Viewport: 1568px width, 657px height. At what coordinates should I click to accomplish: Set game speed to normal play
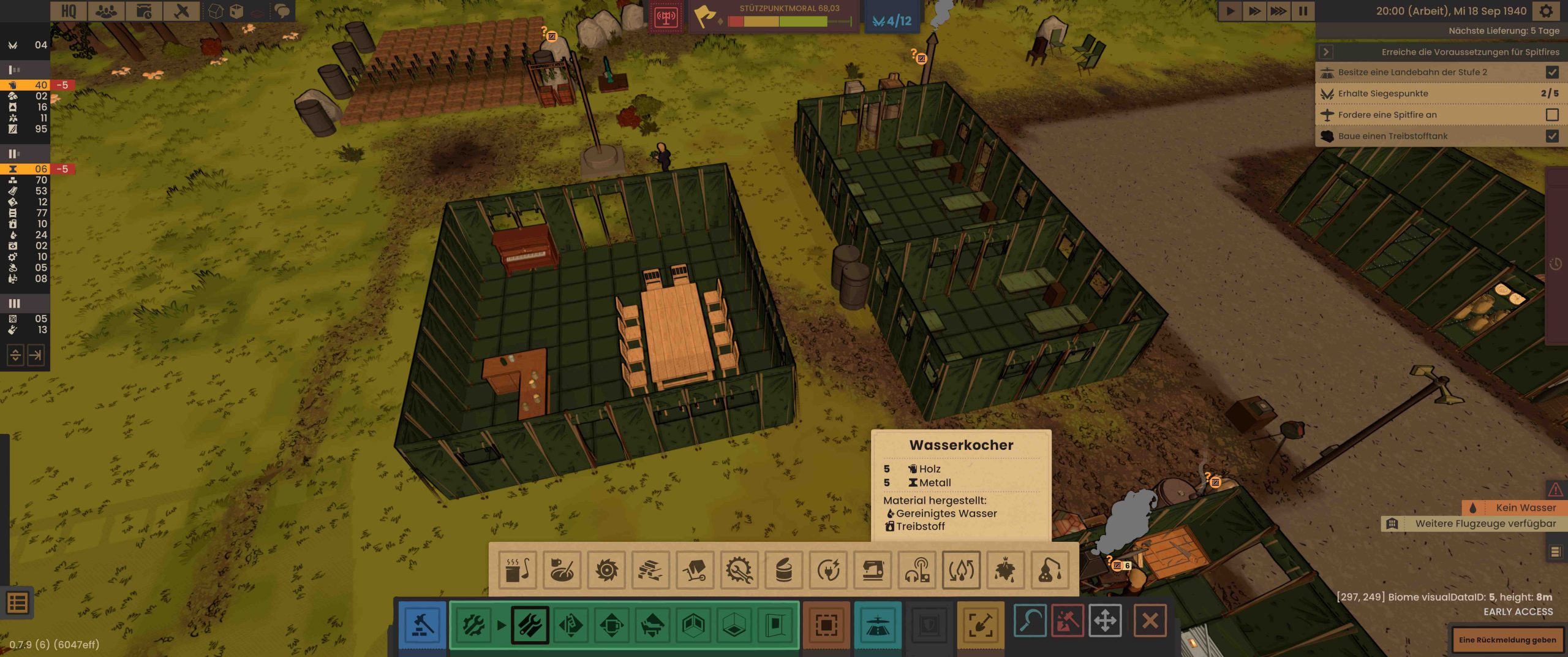[x=1230, y=11]
